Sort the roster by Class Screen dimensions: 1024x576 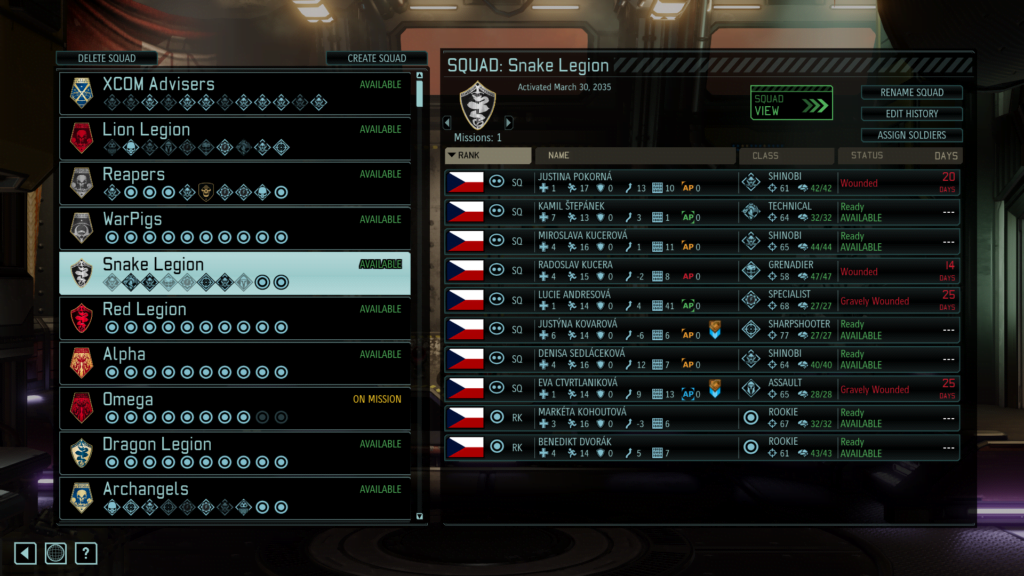pos(786,156)
